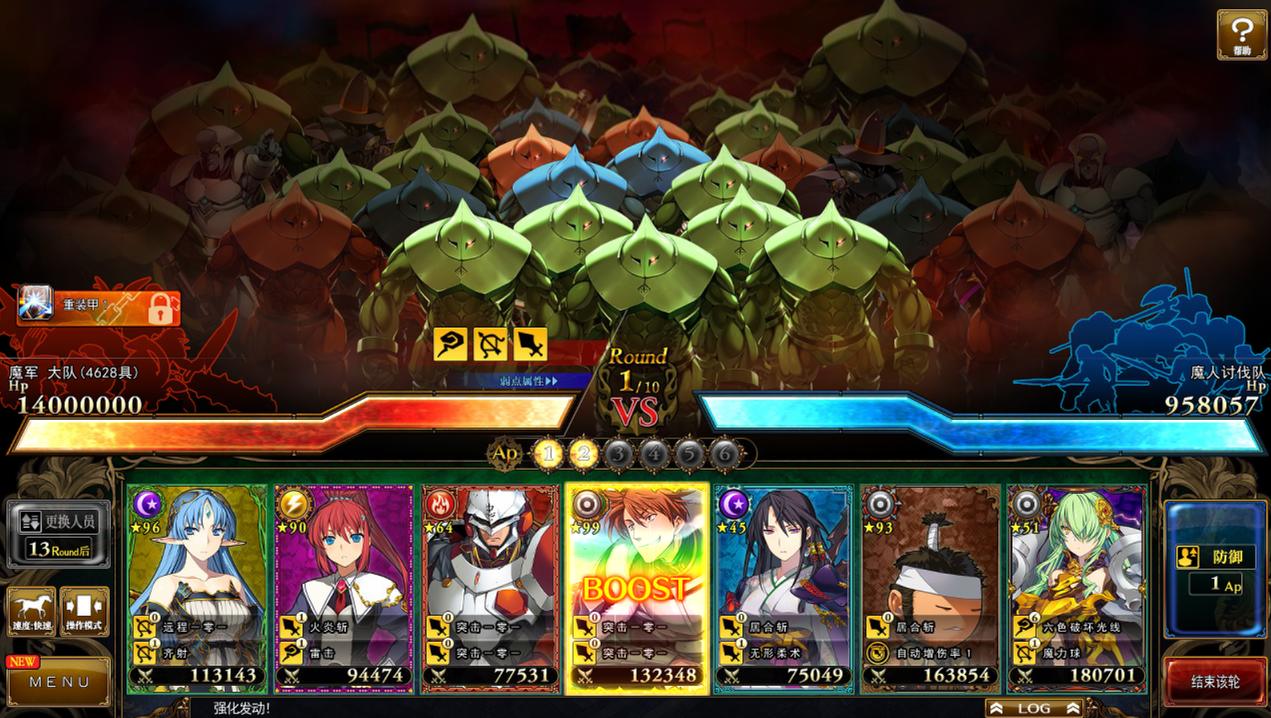Screen dimensions: 1271x718
Task: Expand the 弱点属性 weakness attribute label
Action: [x=530, y=380]
